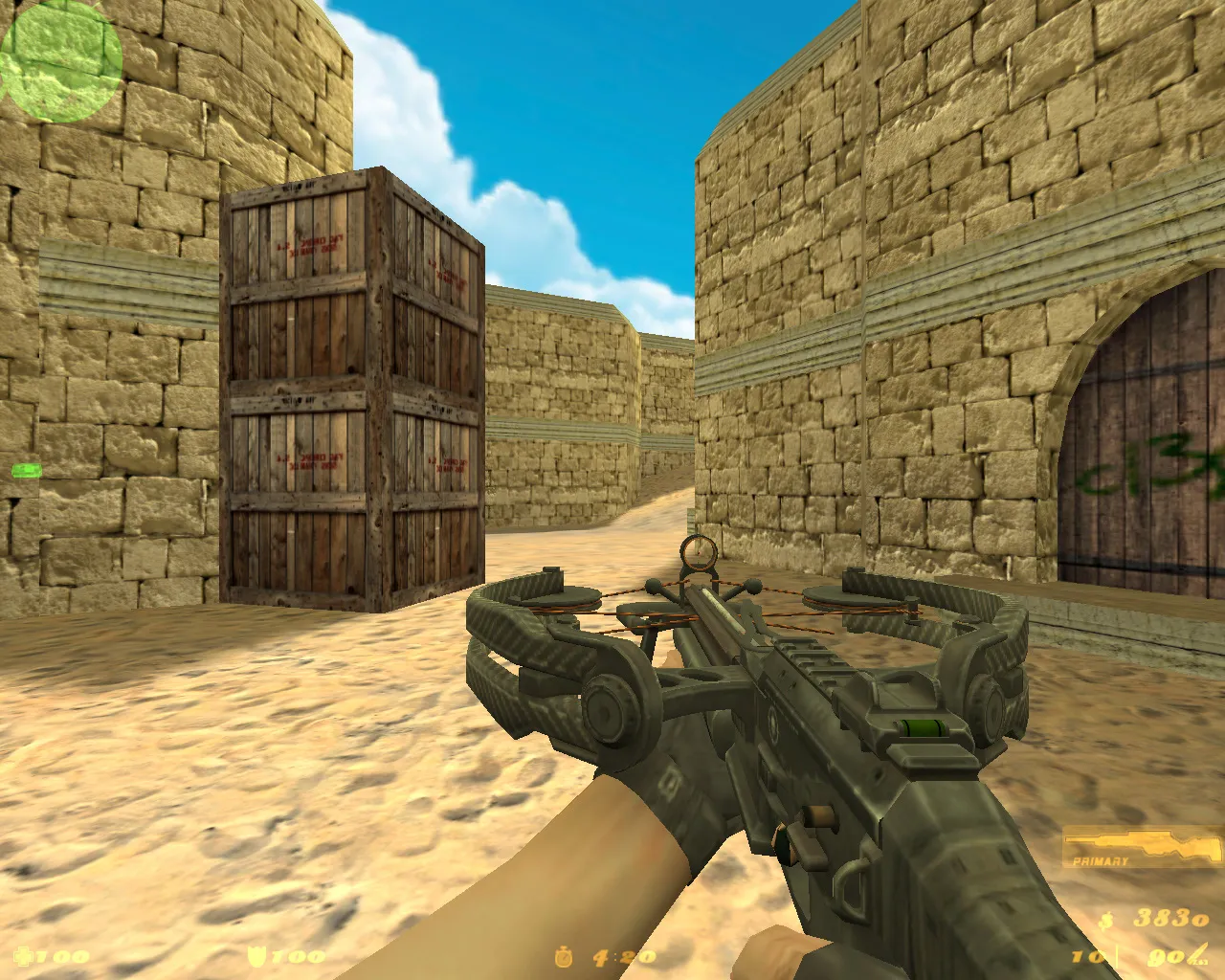Click the dollar sign money icon
Viewport: 1225px width, 980px height.
[1108, 921]
